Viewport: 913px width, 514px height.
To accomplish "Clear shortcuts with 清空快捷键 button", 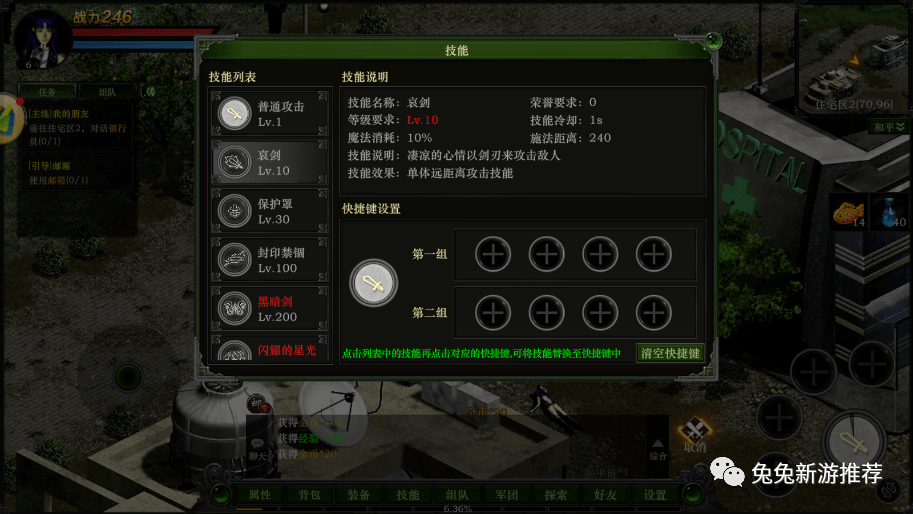I will click(x=670, y=353).
